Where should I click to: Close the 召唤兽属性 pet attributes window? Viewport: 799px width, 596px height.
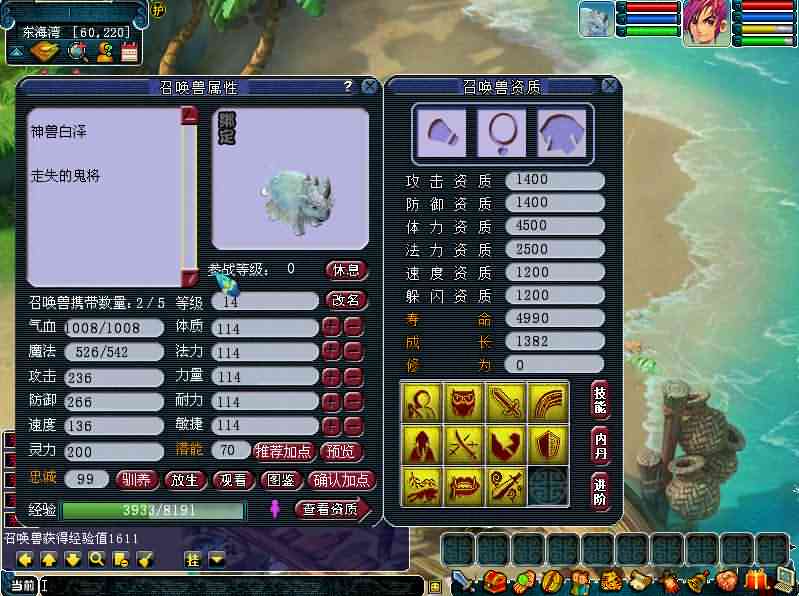[x=369, y=87]
